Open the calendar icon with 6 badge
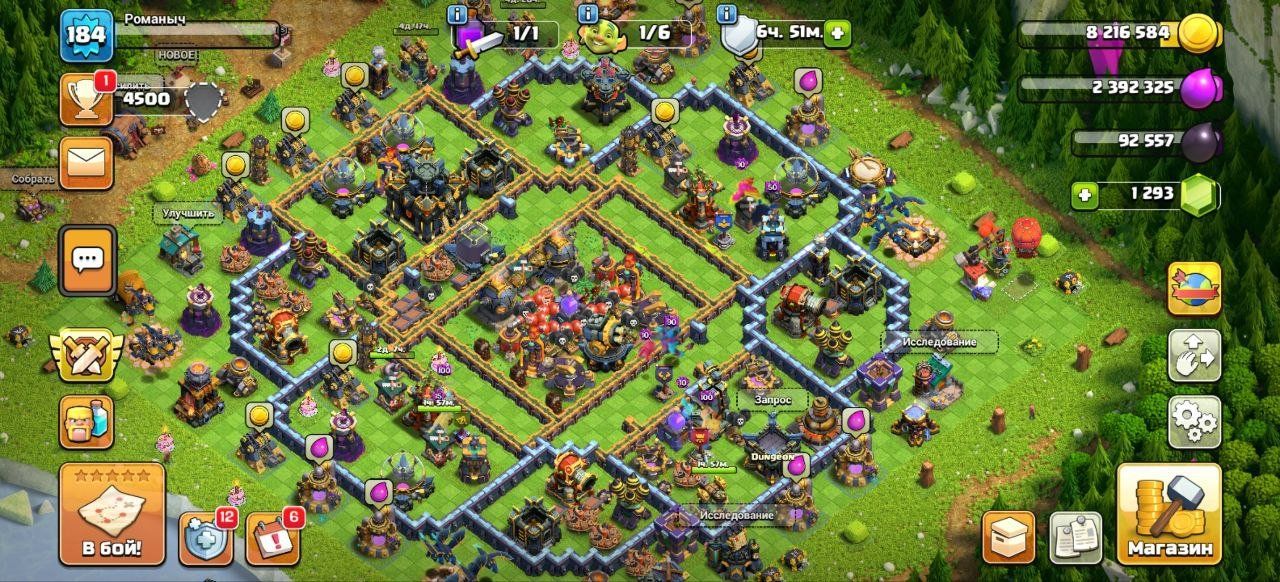 [x=272, y=538]
